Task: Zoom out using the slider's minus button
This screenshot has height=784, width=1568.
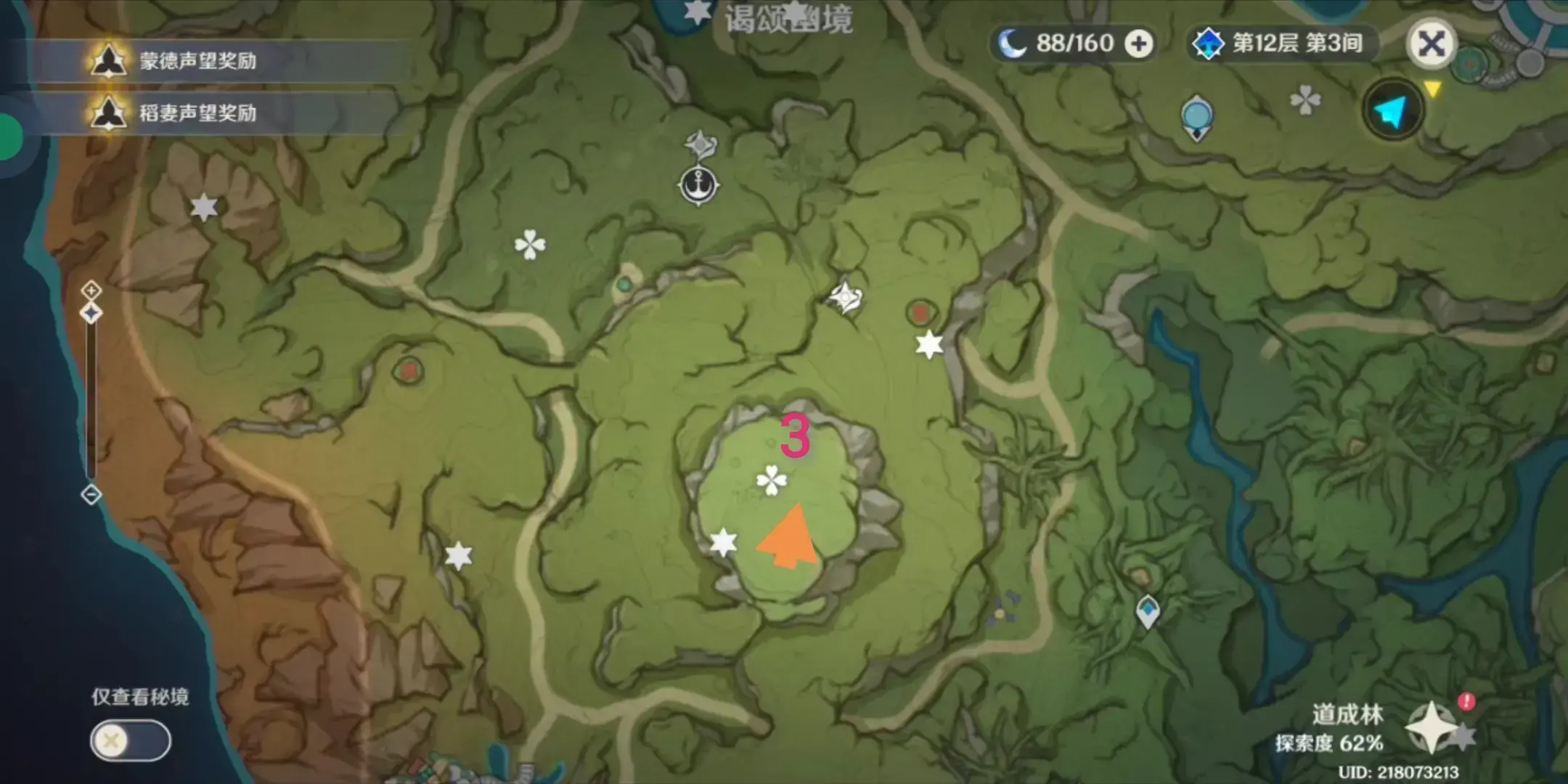Action: point(91,495)
